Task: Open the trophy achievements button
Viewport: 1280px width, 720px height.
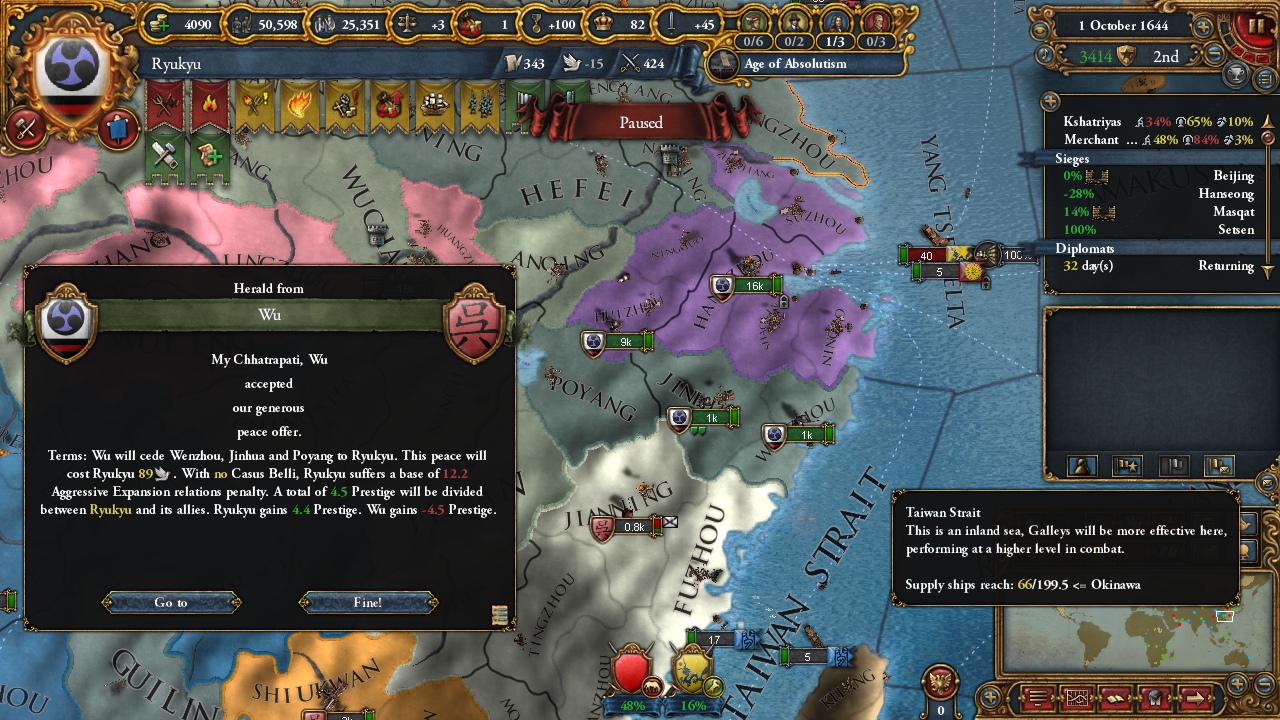Action: click(x=1238, y=75)
